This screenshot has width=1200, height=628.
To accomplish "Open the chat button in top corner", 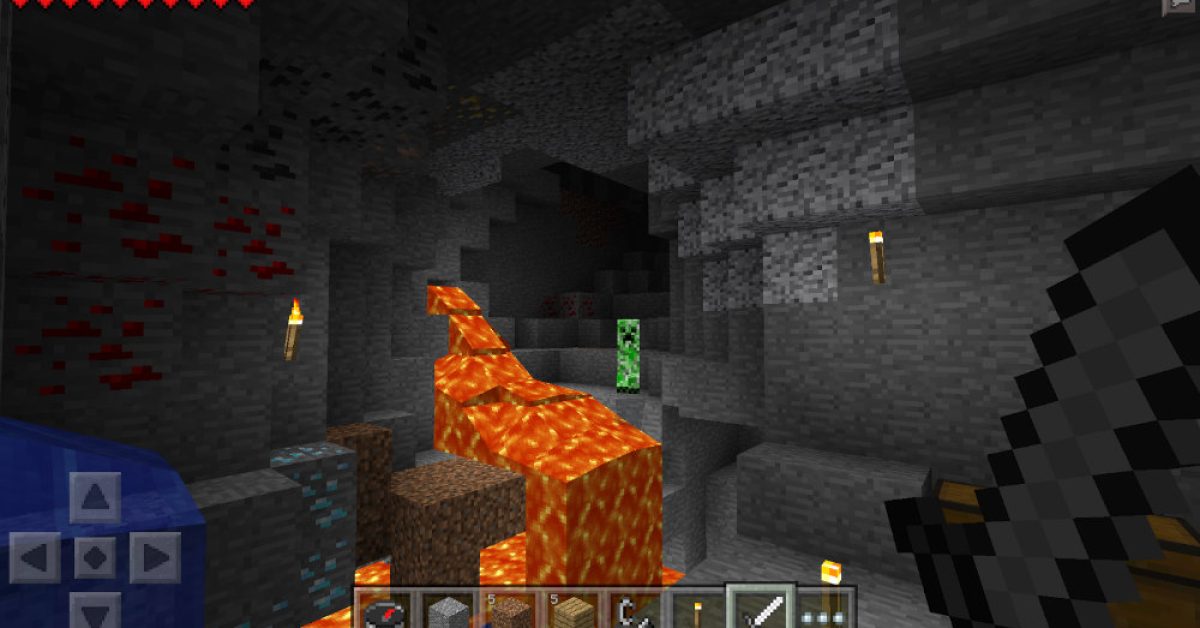I will 1181,6.
